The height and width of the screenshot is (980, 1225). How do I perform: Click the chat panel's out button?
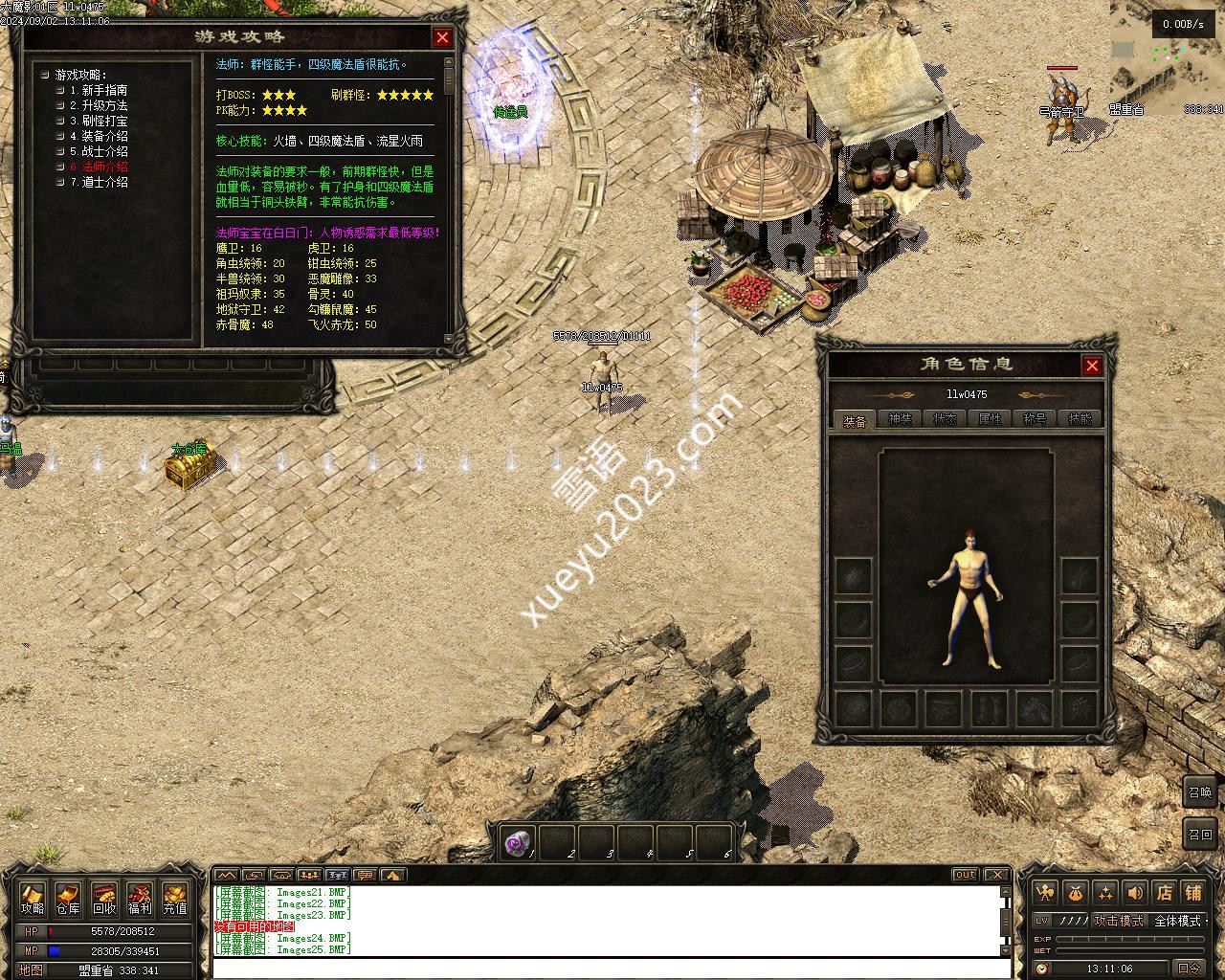click(x=965, y=875)
